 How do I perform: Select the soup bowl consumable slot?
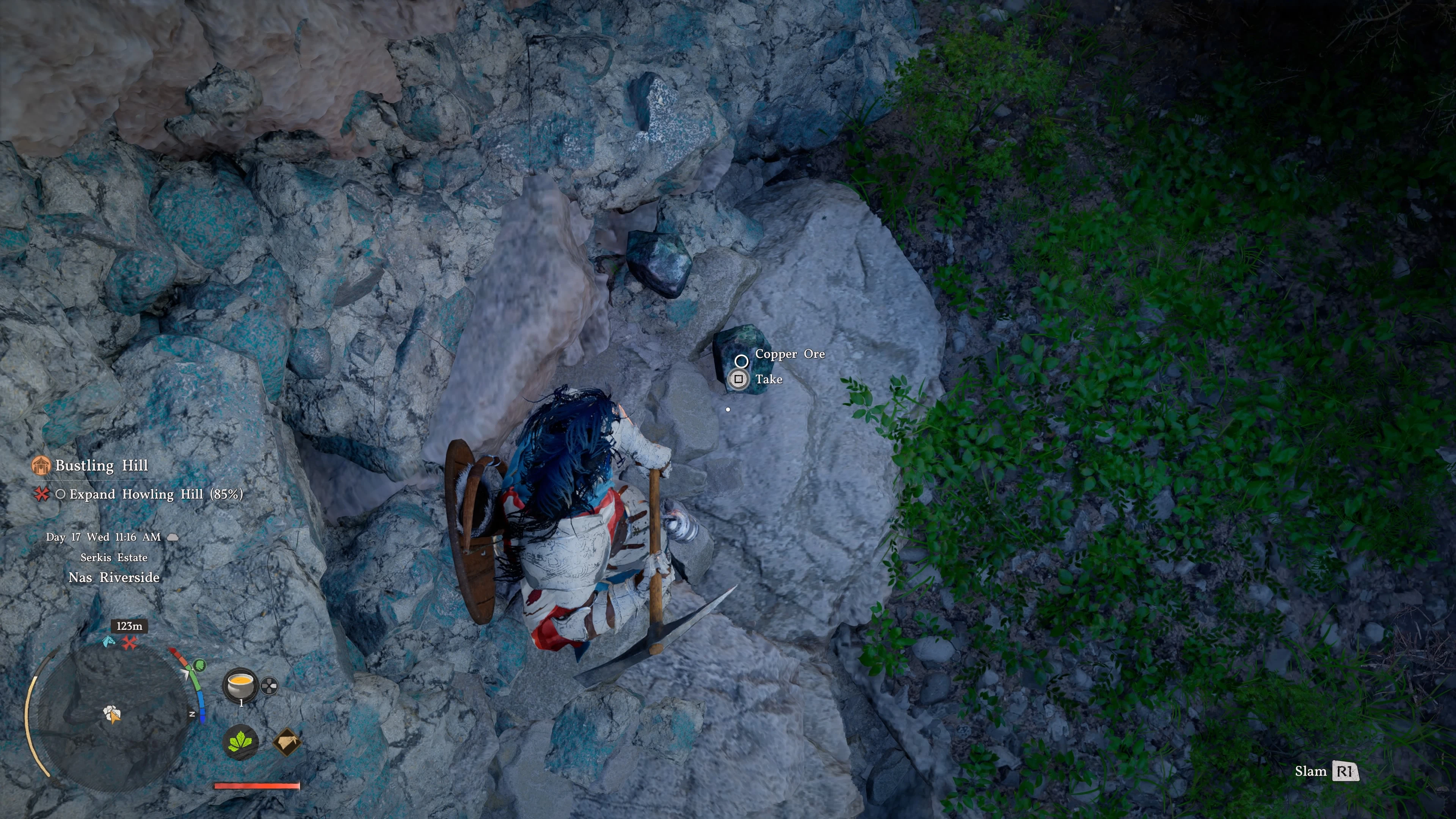(x=240, y=685)
